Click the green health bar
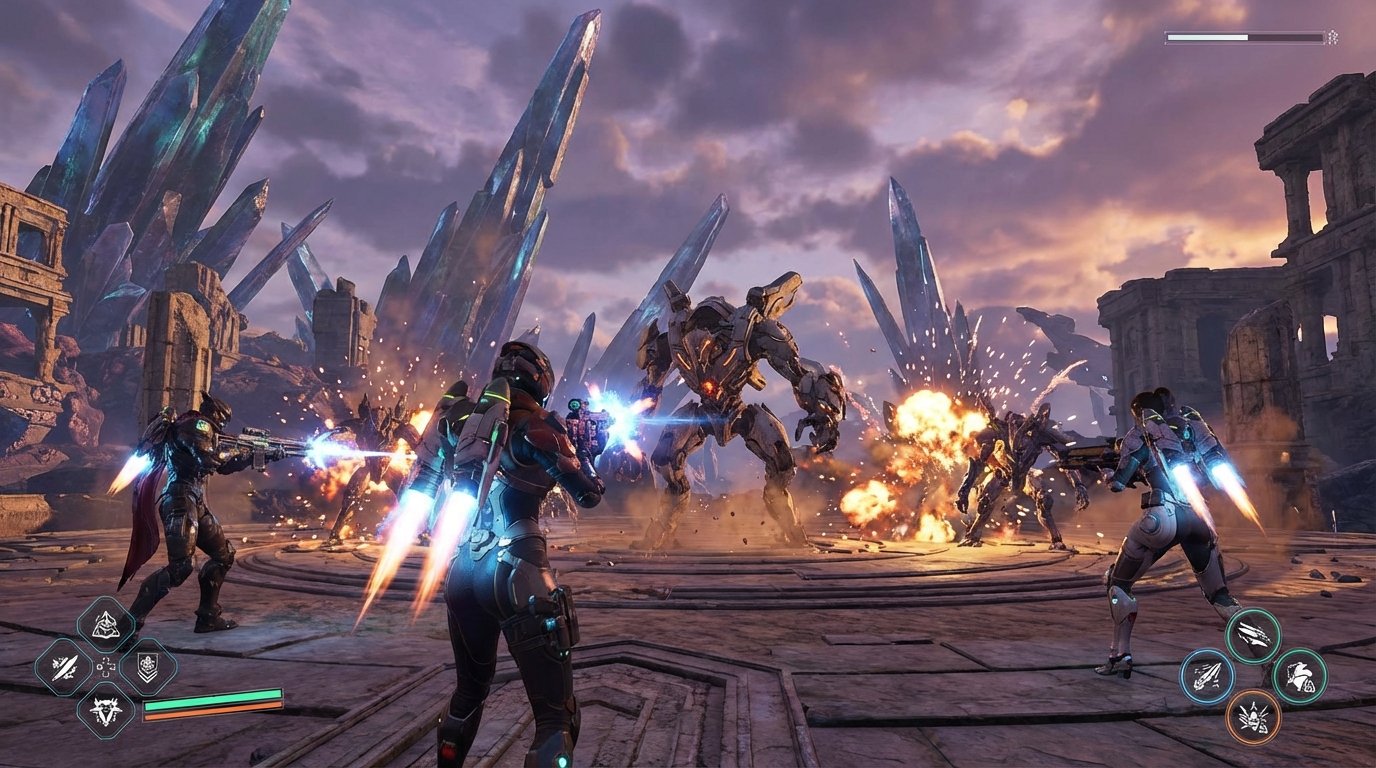This screenshot has height=768, width=1376. [213, 699]
